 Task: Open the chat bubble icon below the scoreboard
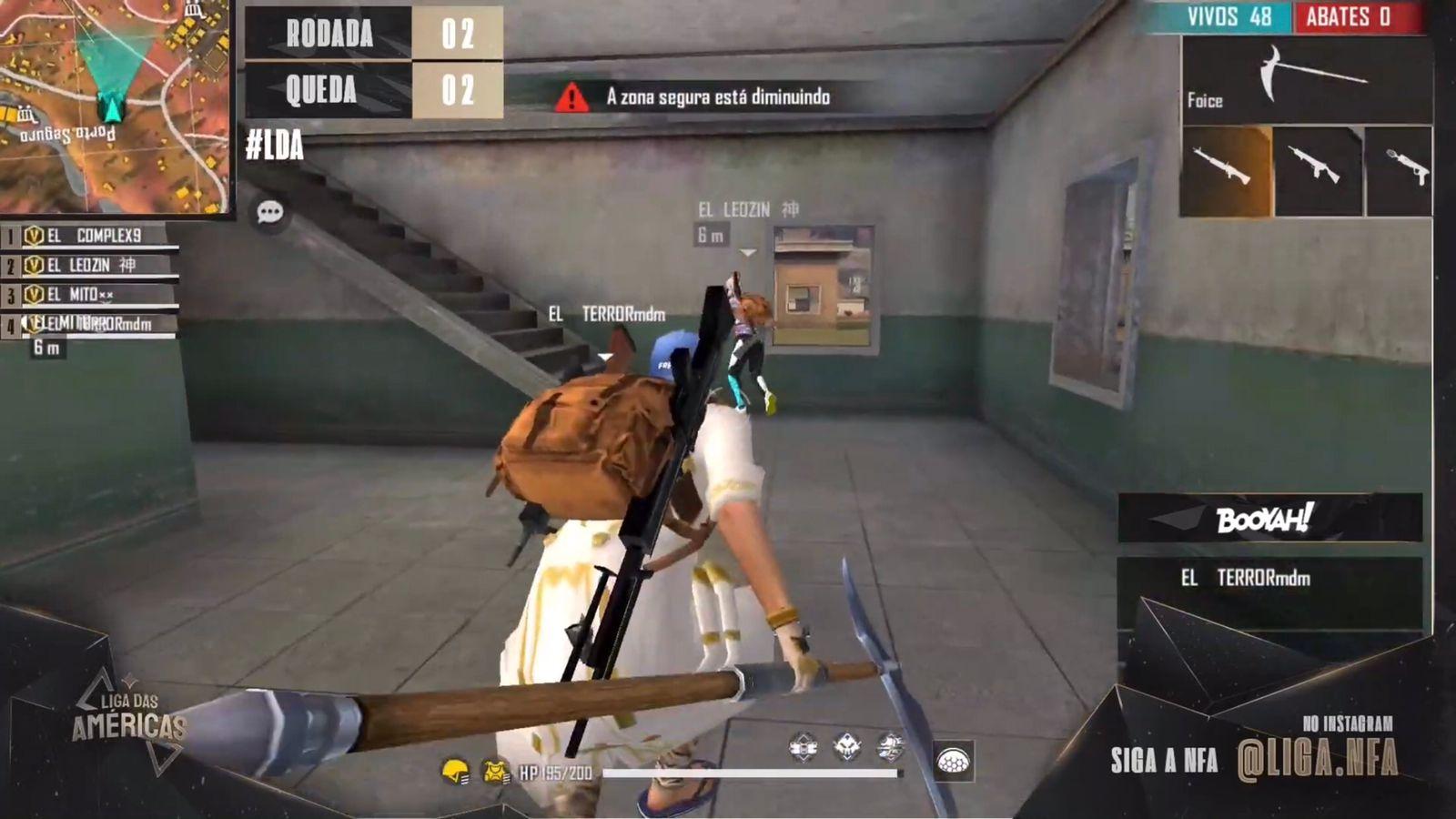[270, 212]
